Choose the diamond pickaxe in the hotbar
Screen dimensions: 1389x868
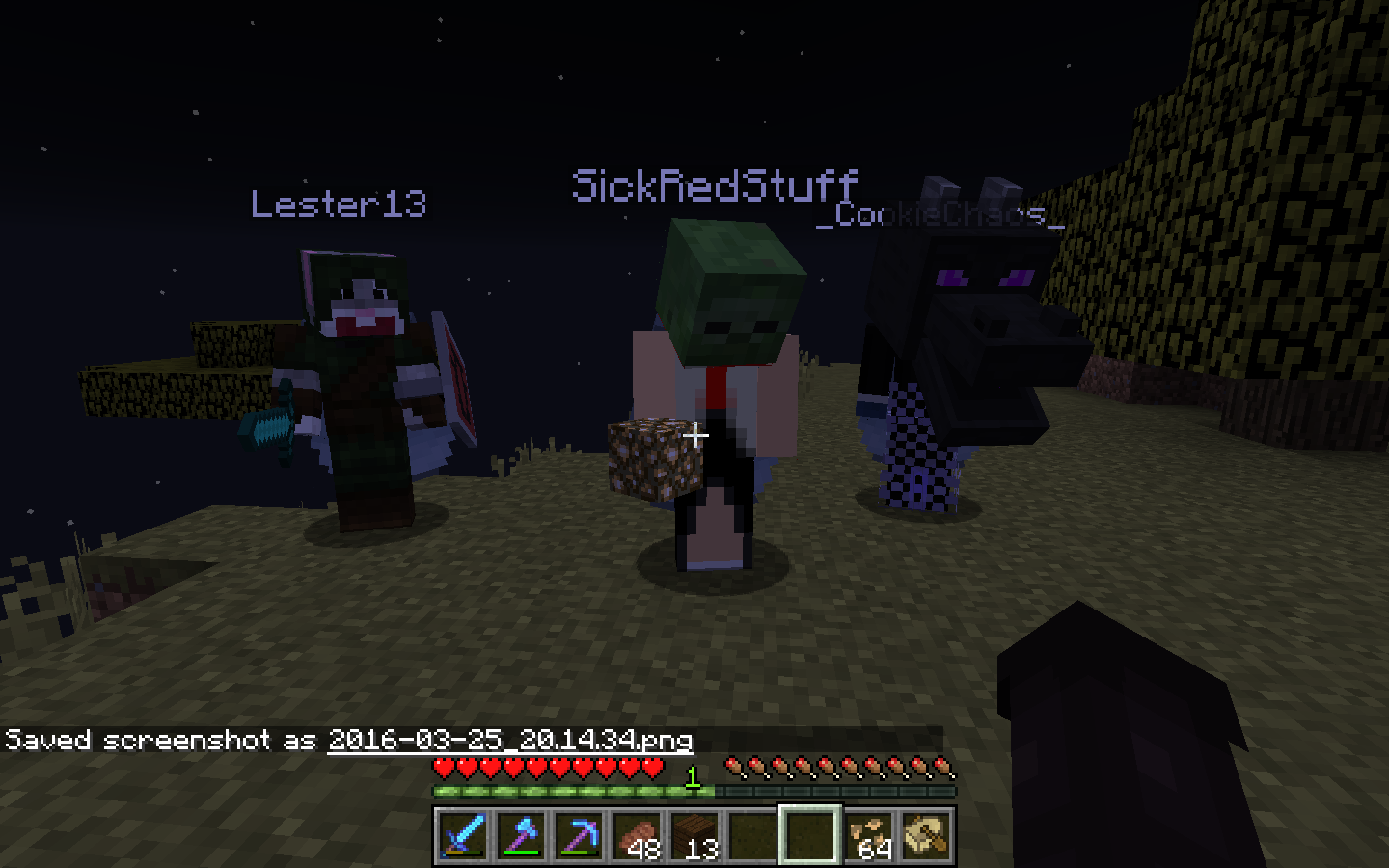coord(579,834)
